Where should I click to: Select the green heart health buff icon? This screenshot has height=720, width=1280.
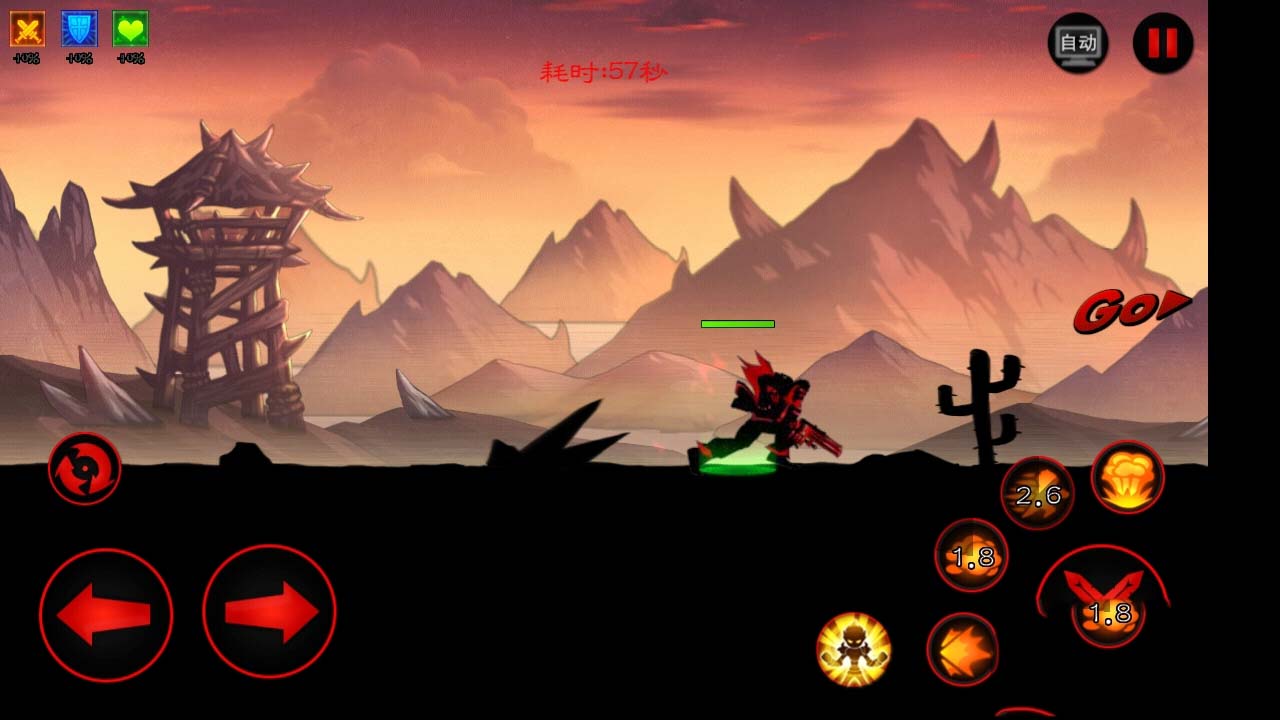(130, 29)
